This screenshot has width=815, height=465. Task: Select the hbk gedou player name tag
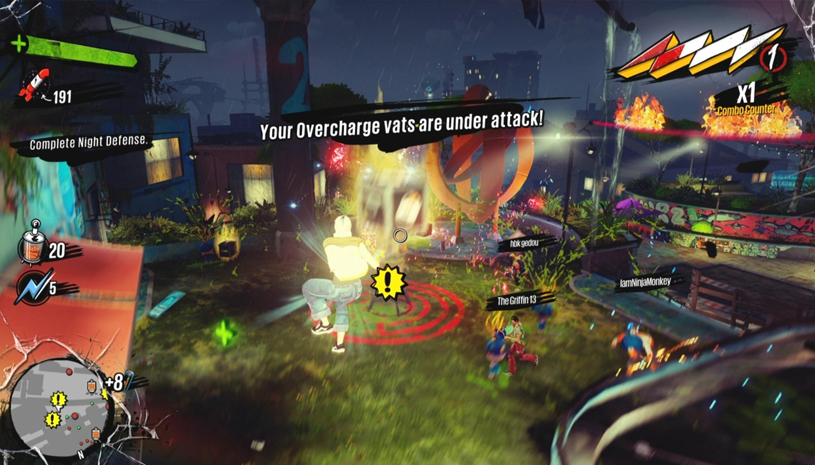[x=522, y=243]
